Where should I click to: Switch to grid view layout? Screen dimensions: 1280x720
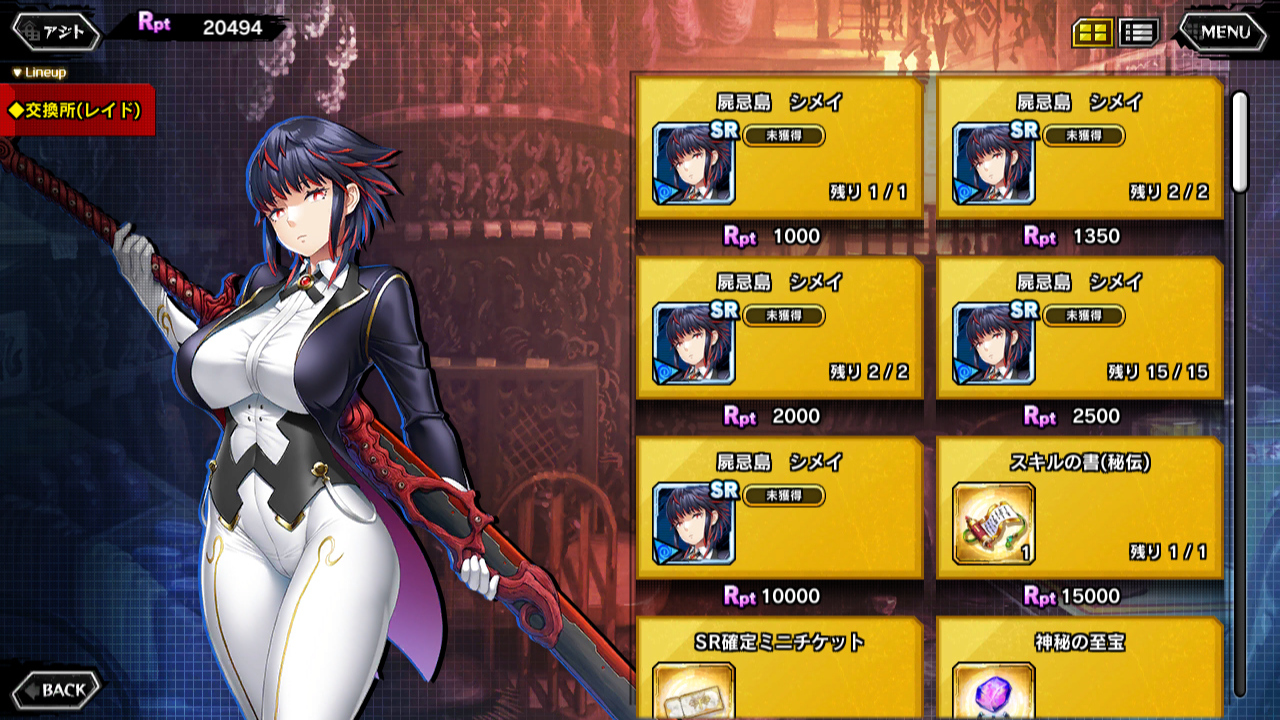coord(1092,32)
